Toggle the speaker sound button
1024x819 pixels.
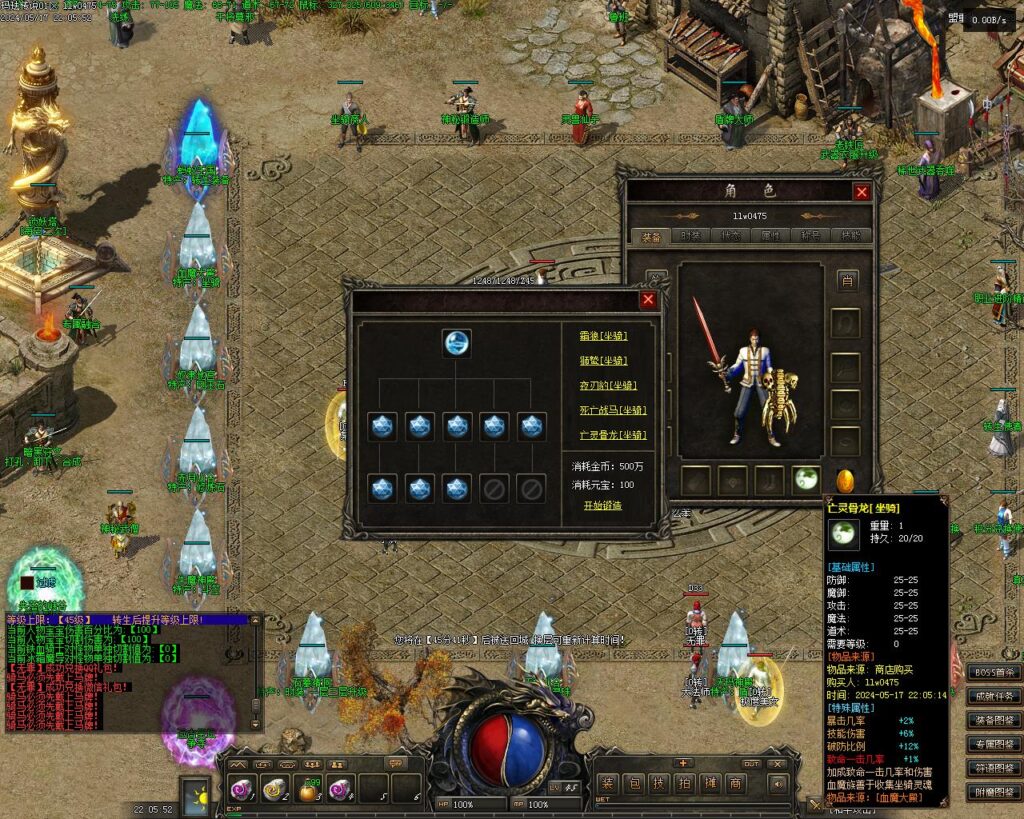click(779, 785)
